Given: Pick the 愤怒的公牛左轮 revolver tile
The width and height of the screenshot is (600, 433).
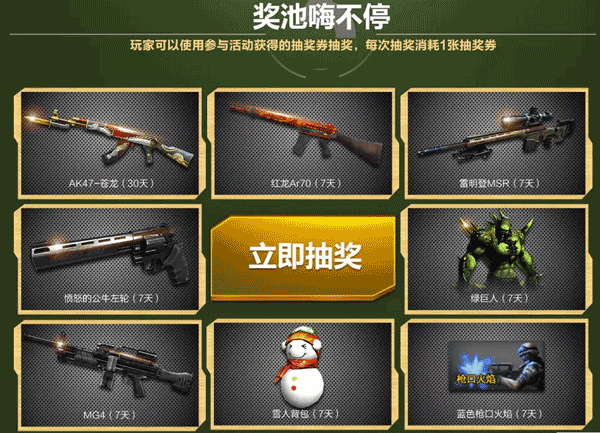Looking at the screenshot, I should (x=106, y=256).
